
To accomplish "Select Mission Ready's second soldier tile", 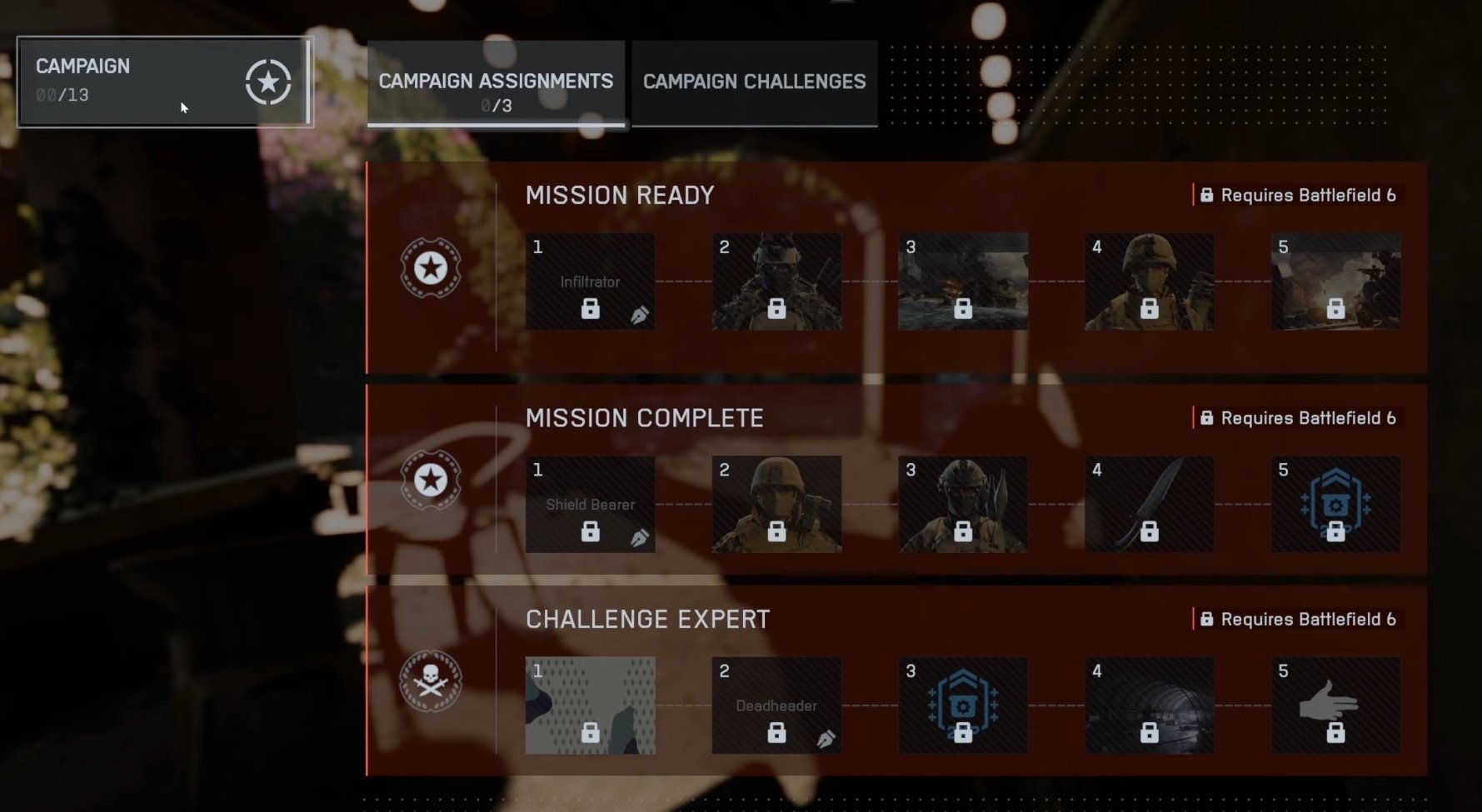I will pyautogui.click(x=776, y=281).
